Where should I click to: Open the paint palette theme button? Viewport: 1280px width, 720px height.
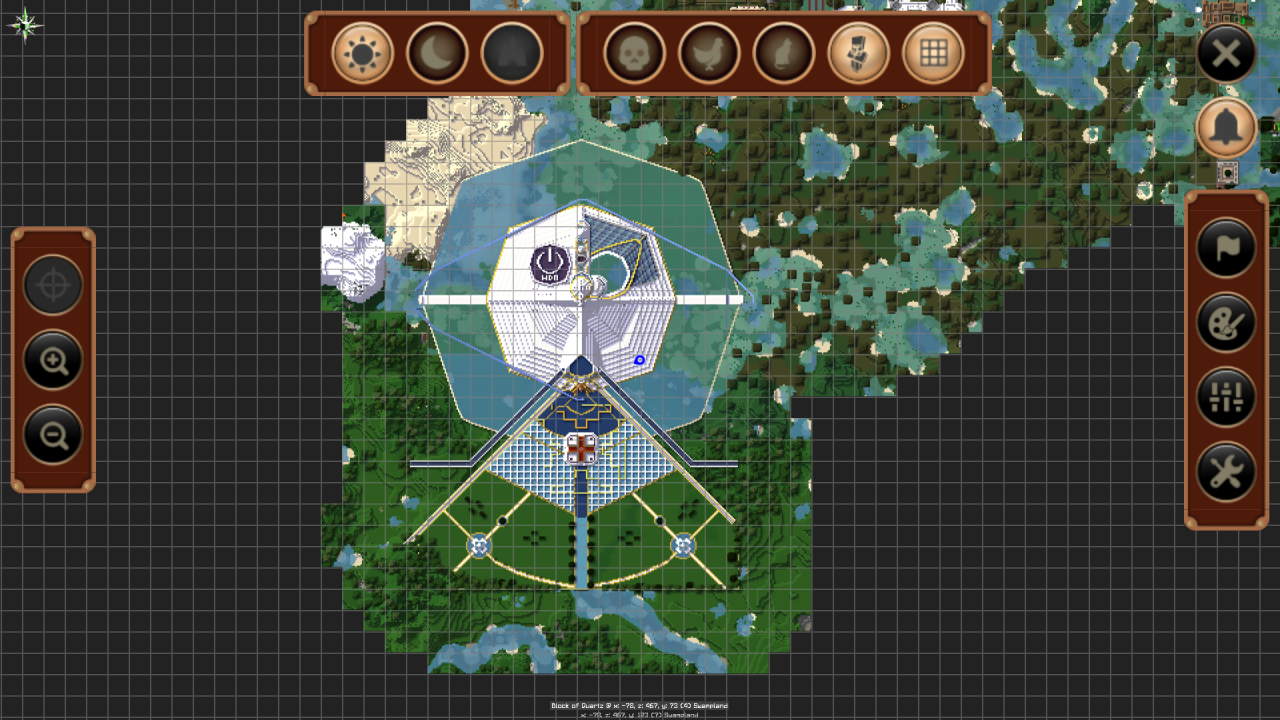pyautogui.click(x=1226, y=322)
